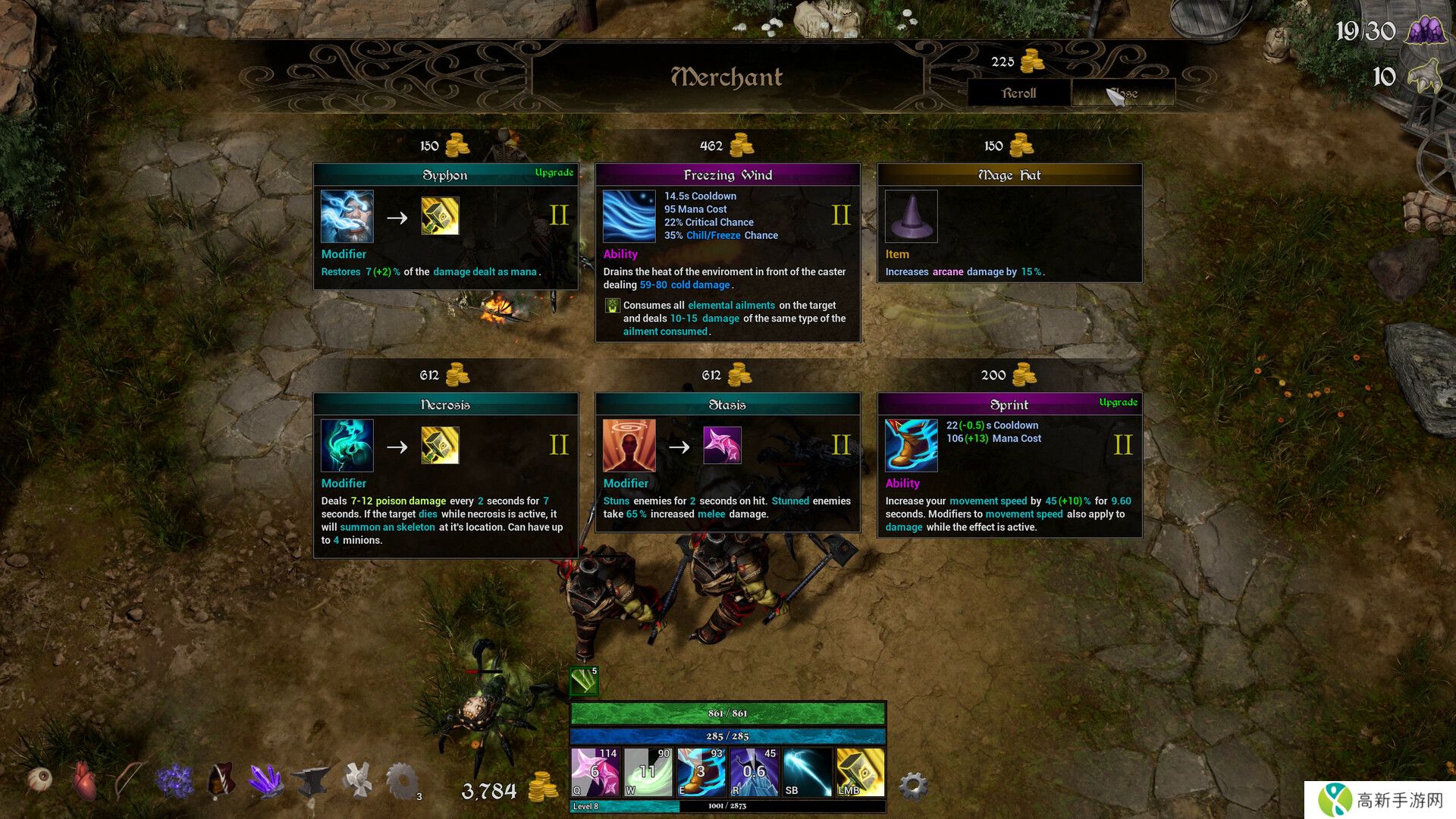Screen dimensions: 1456x819
Task: Activate the pink star ability on Q
Action: coord(595,772)
